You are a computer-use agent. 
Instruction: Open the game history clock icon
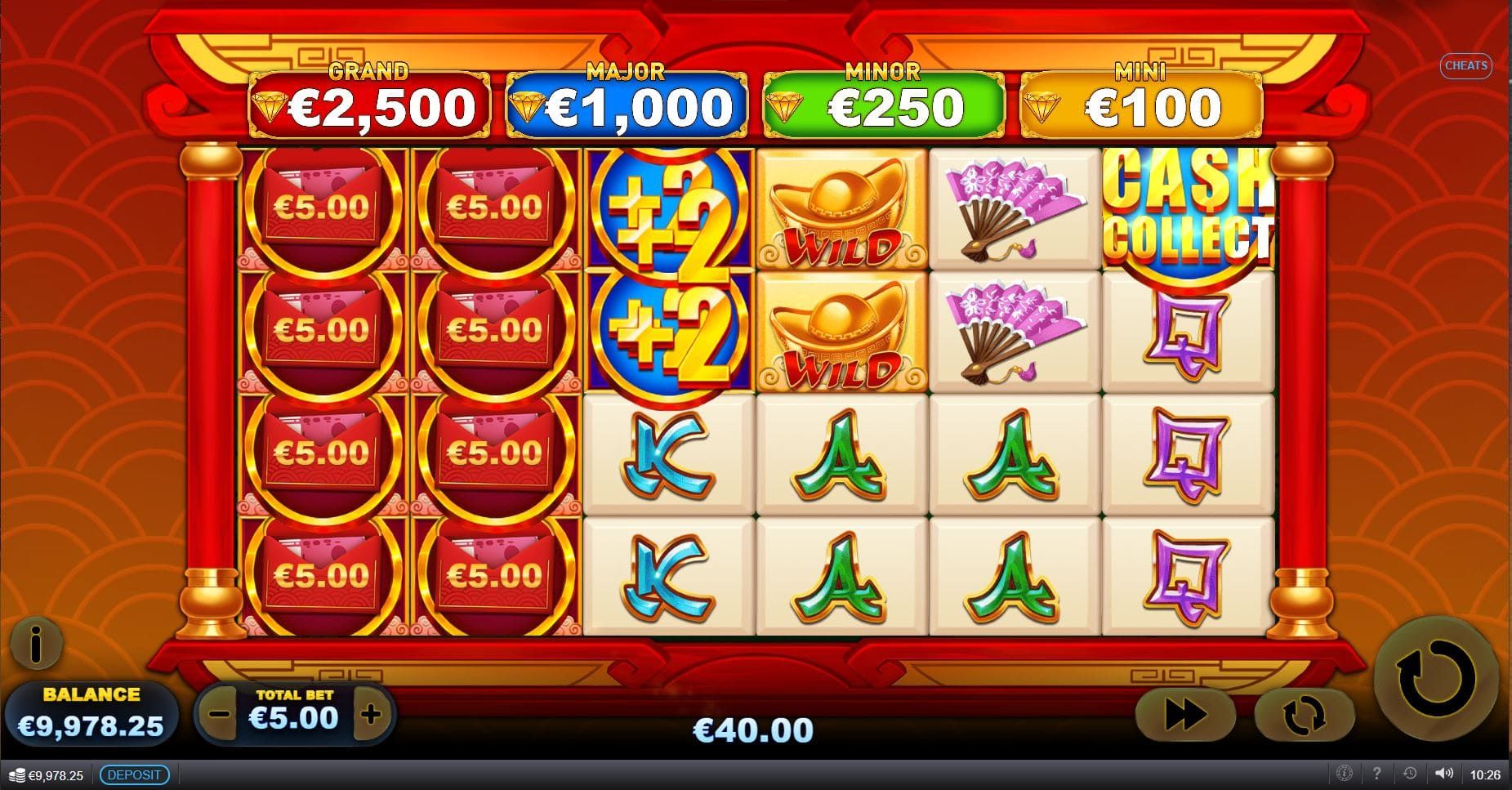pyautogui.click(x=1411, y=773)
